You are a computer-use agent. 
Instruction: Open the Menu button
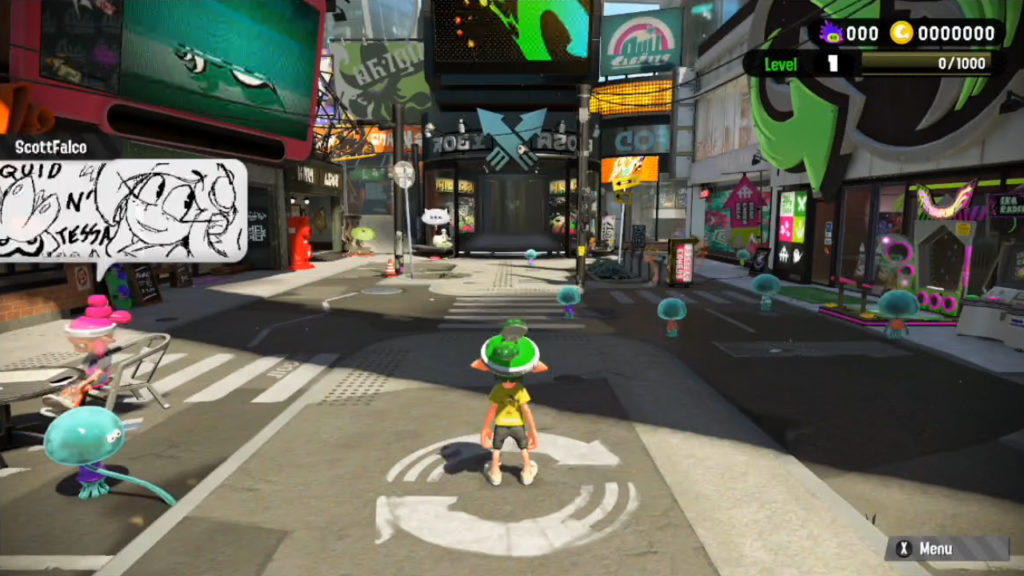point(945,548)
